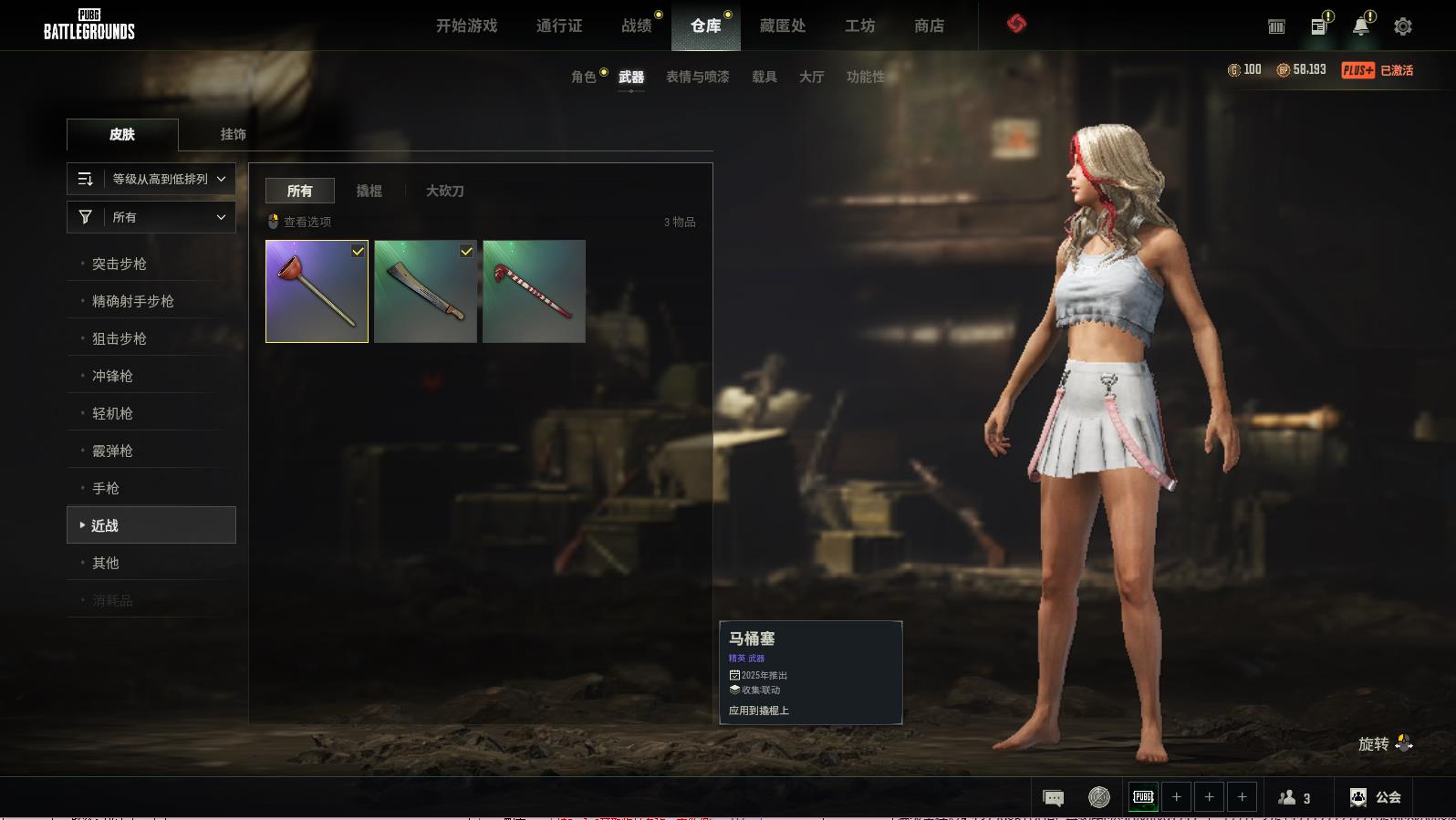Filter skins by 大砍刀
1456x820 pixels.
coord(444,191)
